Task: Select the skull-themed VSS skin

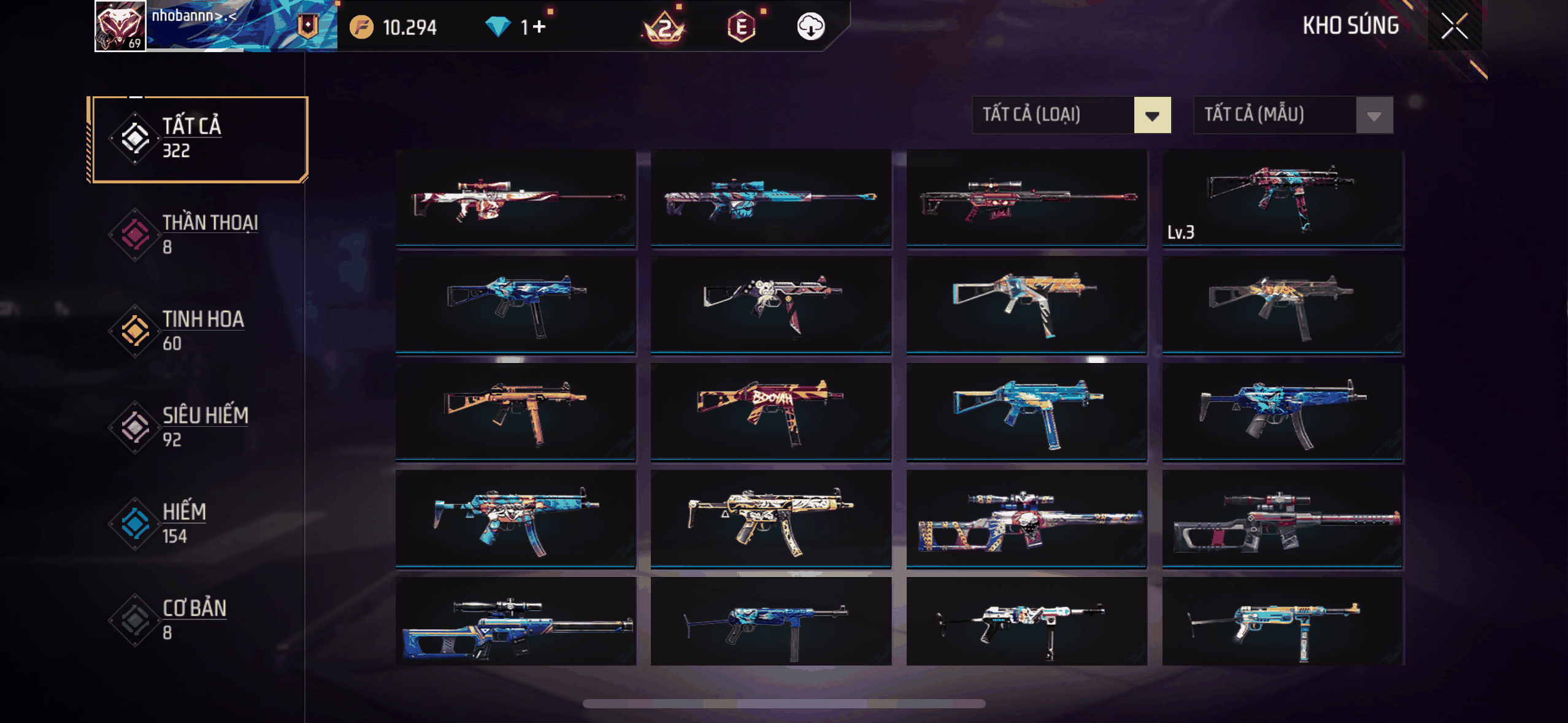Action: [1026, 518]
